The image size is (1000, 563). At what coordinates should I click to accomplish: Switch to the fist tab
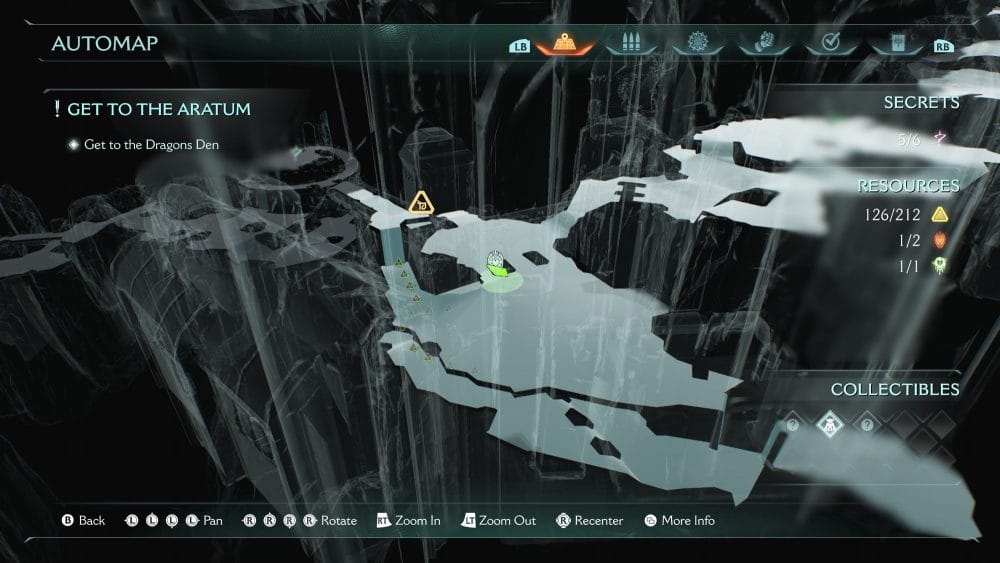[x=762, y=44]
